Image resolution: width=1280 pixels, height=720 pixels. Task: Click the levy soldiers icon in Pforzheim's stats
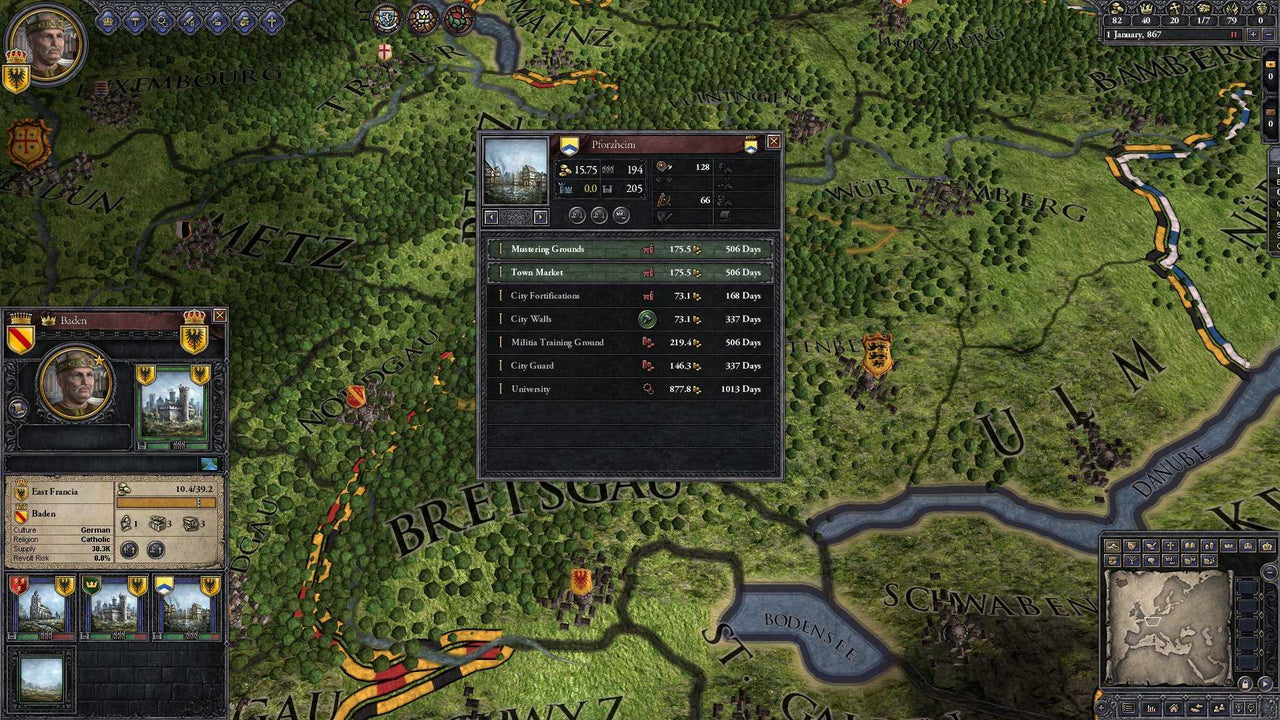click(x=663, y=166)
